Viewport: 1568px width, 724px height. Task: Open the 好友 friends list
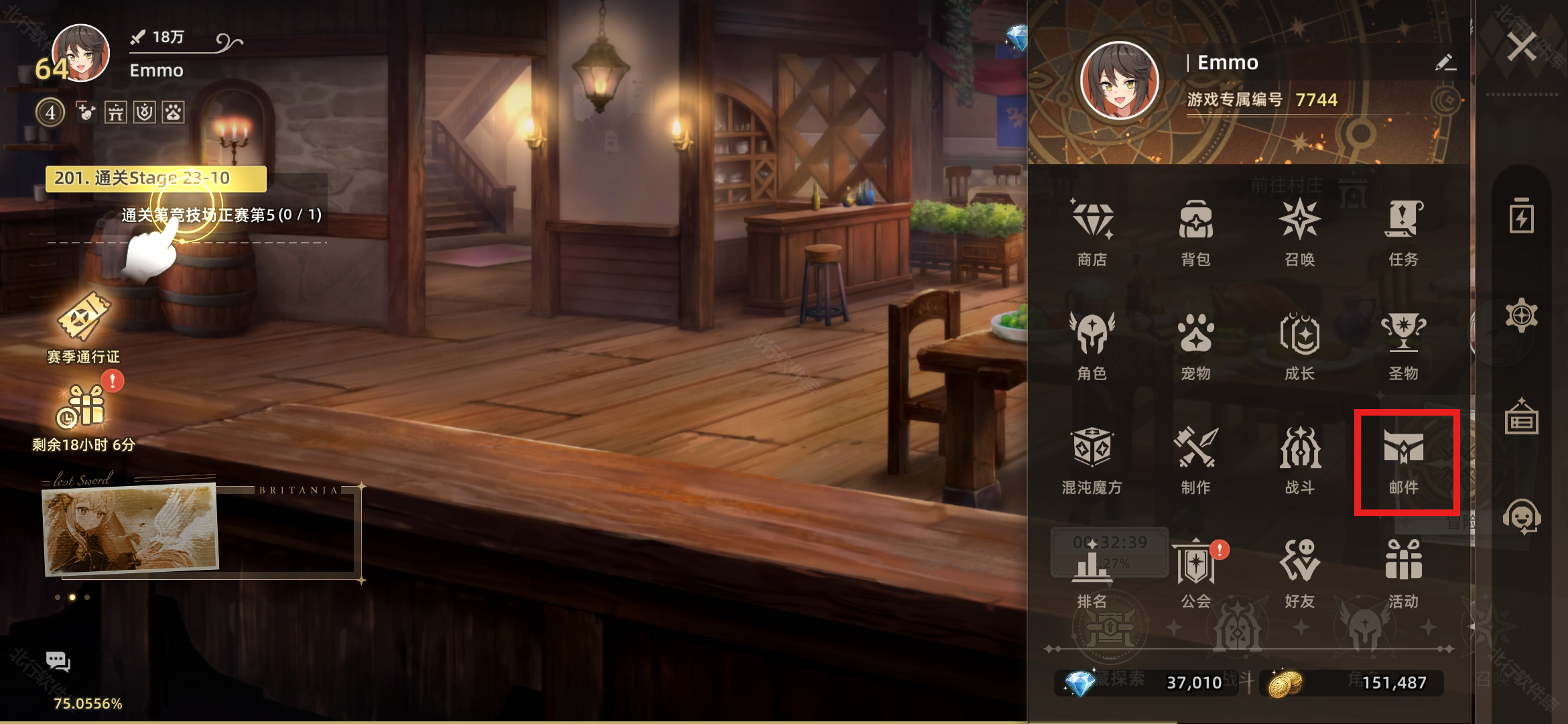(1300, 573)
